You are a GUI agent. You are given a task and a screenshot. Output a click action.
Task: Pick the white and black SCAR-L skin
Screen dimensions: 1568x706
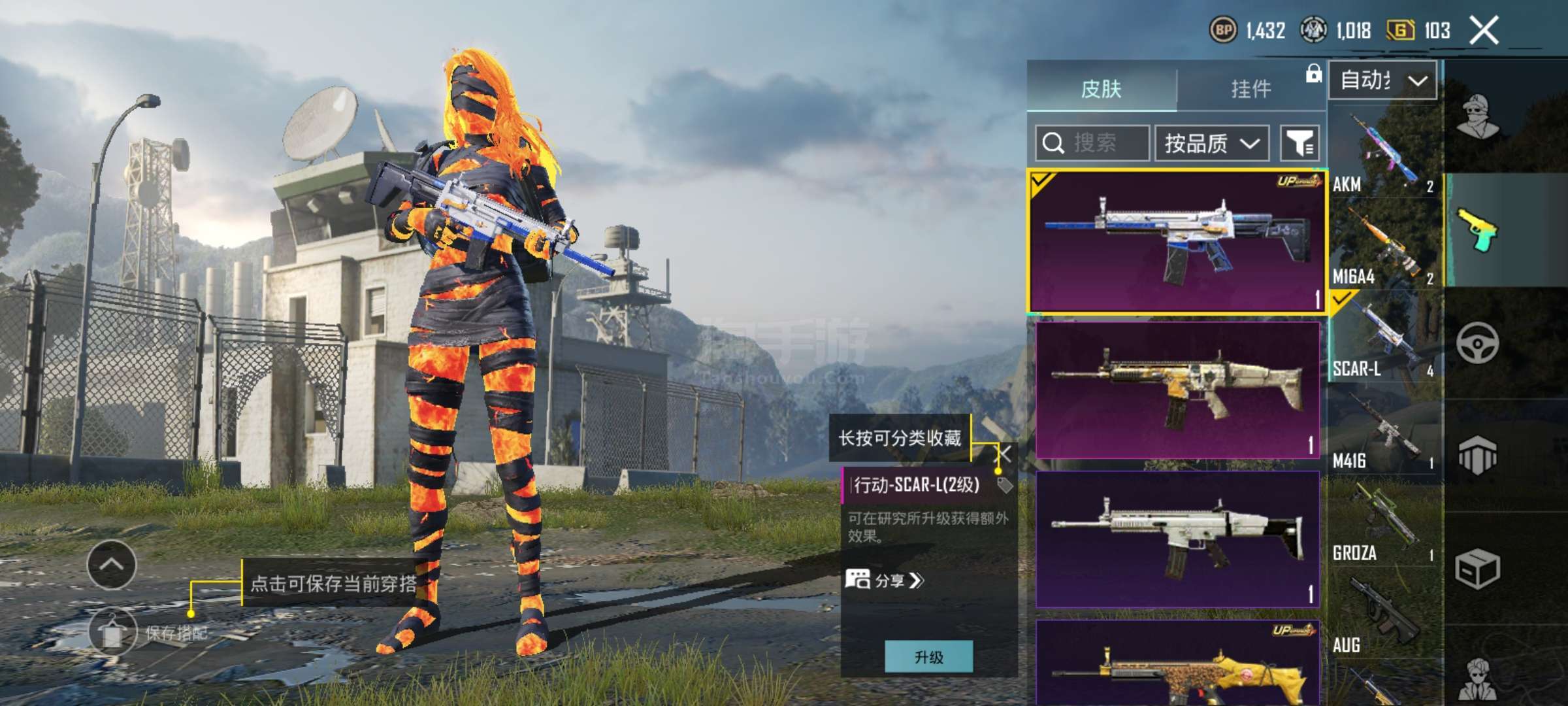[1177, 539]
